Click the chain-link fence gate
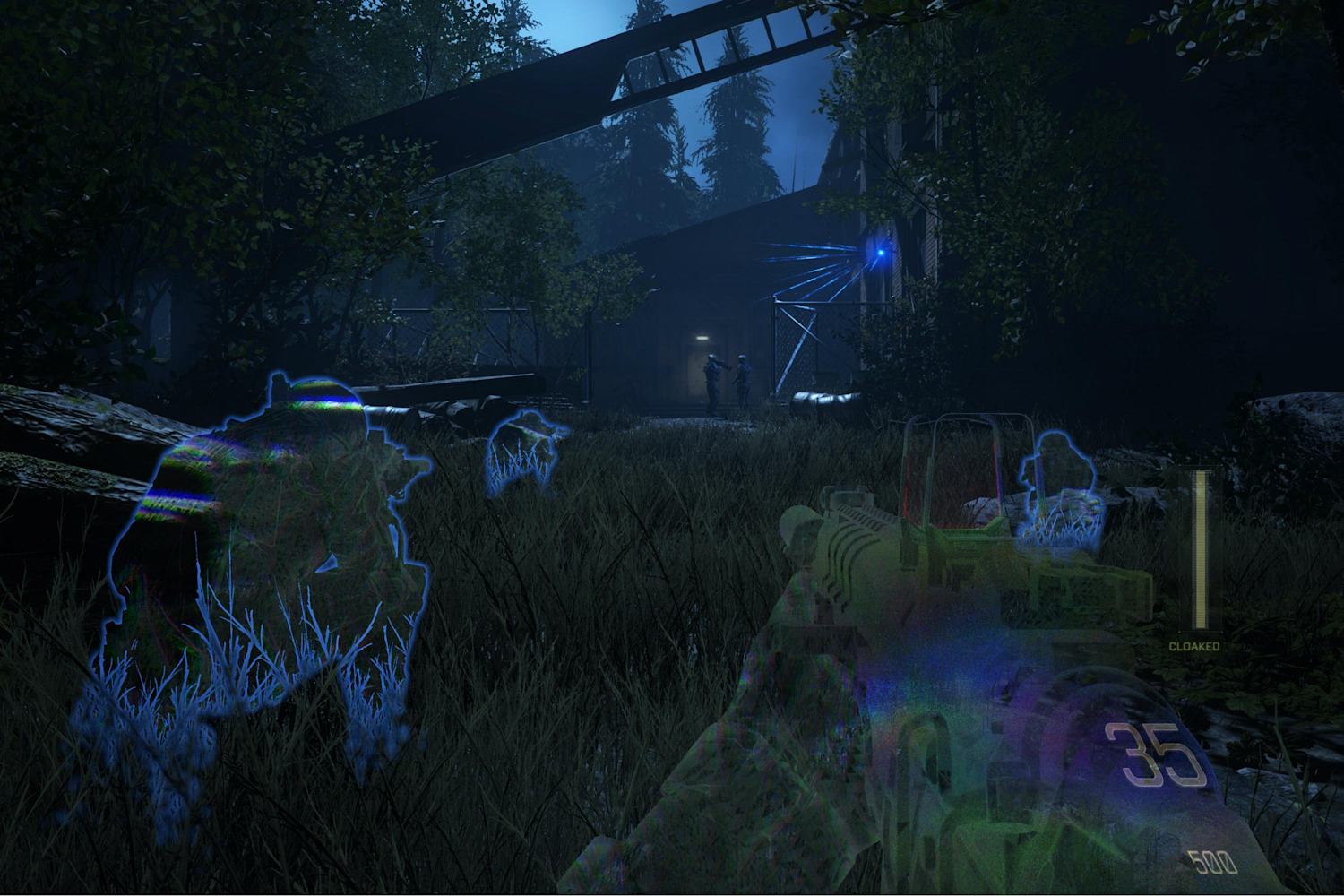This screenshot has height=896, width=1344. pyautogui.click(x=797, y=349)
